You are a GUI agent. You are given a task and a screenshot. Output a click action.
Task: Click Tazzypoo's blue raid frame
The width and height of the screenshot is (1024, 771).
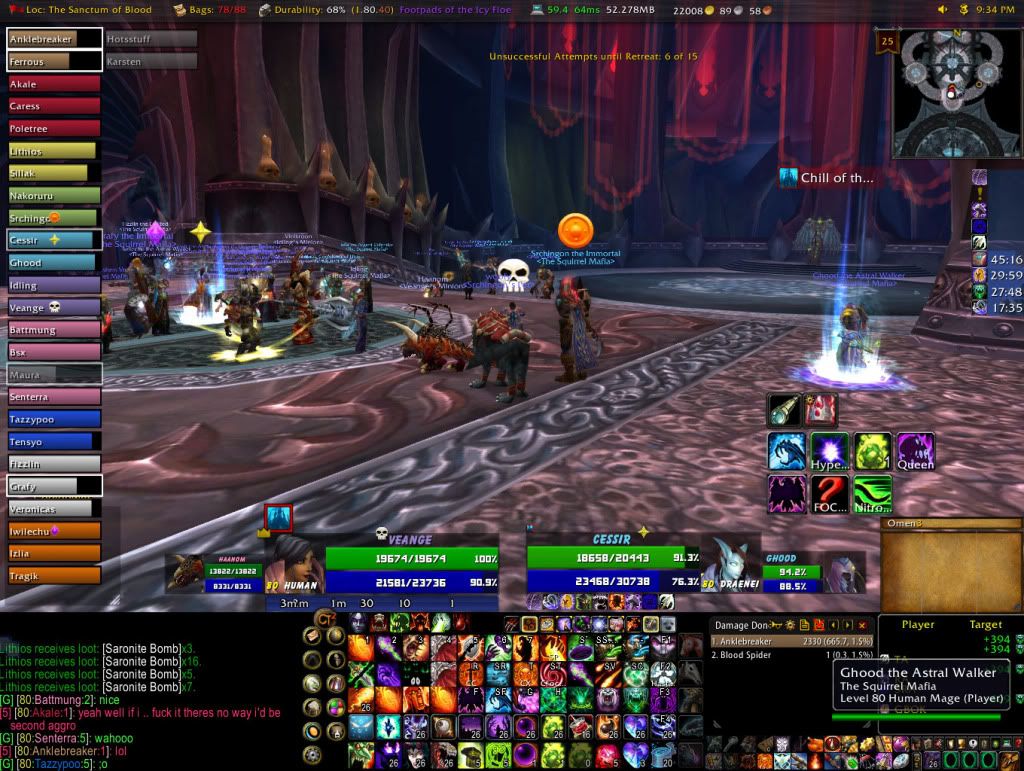[54, 419]
